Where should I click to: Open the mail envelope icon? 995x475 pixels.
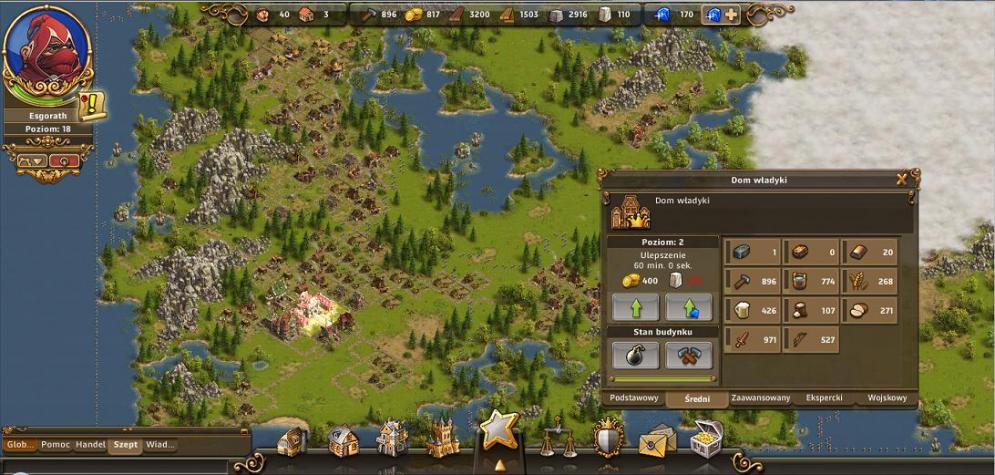click(x=658, y=440)
